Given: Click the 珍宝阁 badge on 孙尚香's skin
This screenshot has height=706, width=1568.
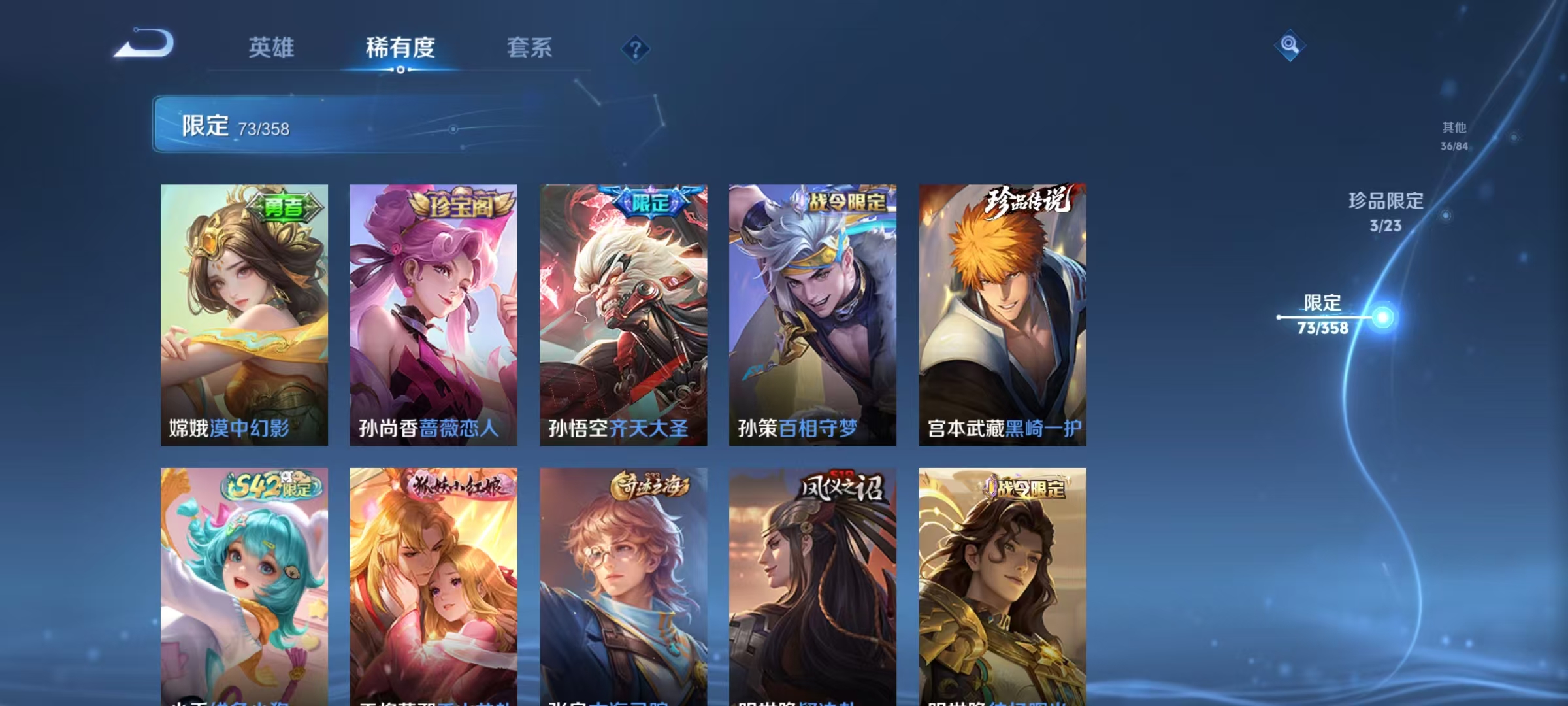Looking at the screenshot, I should [x=464, y=205].
